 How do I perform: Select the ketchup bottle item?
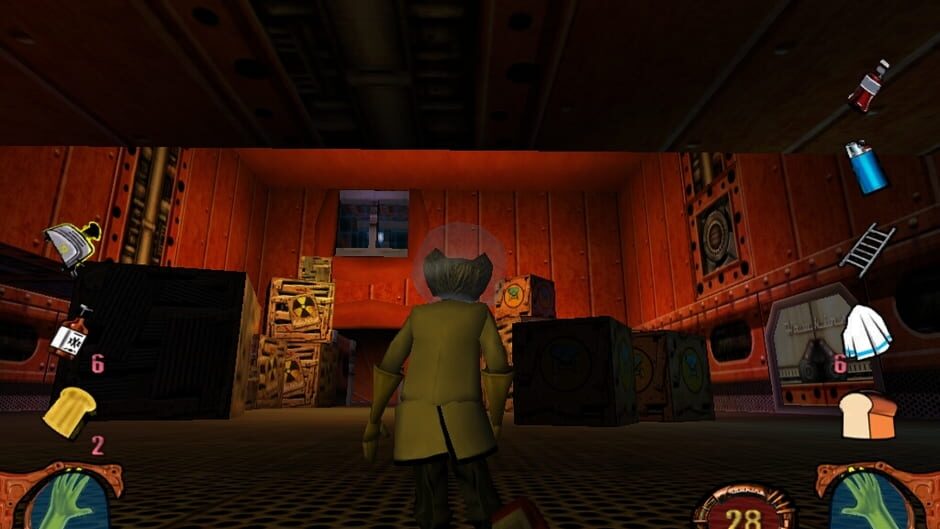pyautogui.click(x=868, y=86)
